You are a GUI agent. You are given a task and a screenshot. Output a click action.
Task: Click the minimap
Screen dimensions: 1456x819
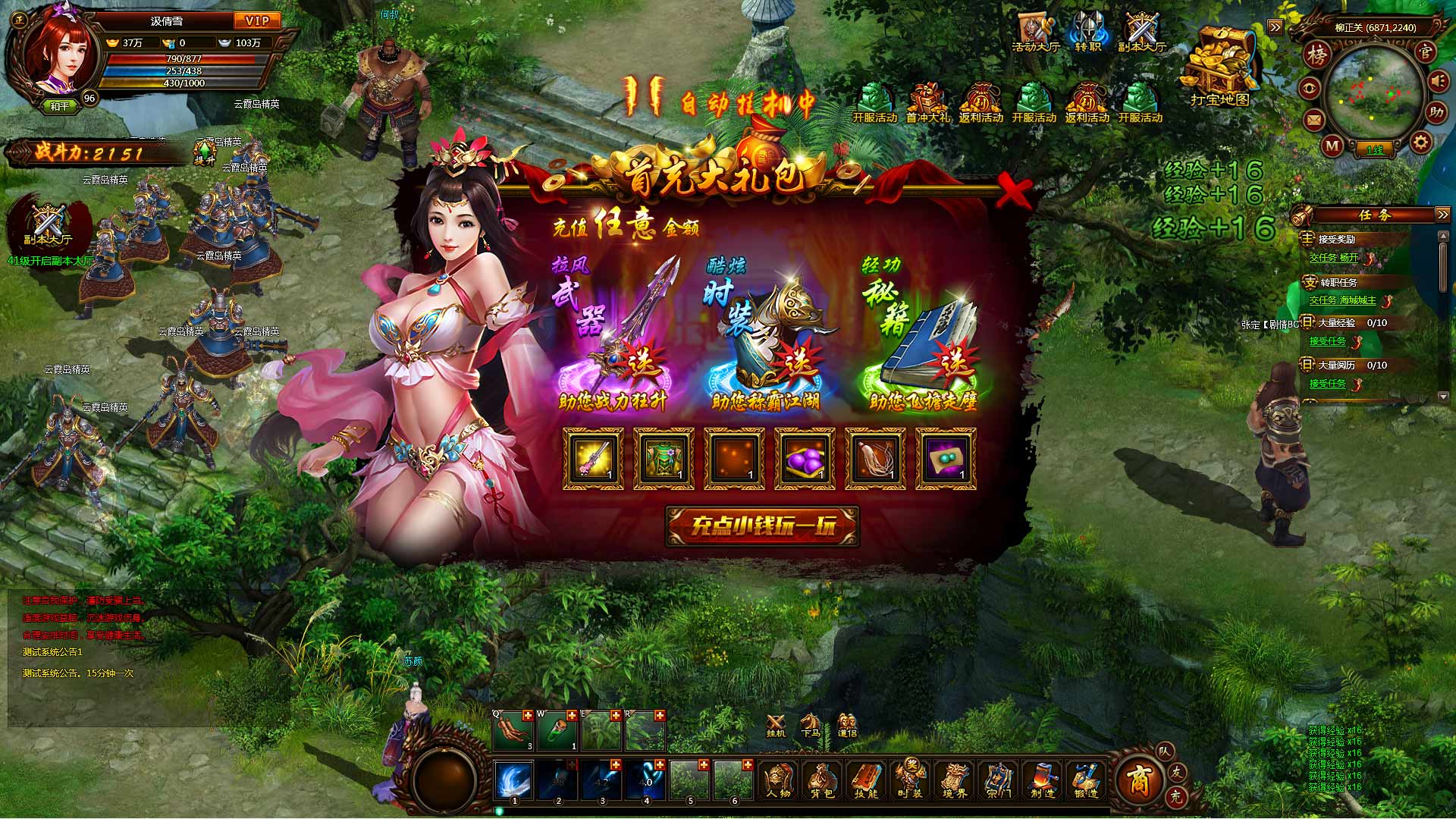click(x=1373, y=95)
